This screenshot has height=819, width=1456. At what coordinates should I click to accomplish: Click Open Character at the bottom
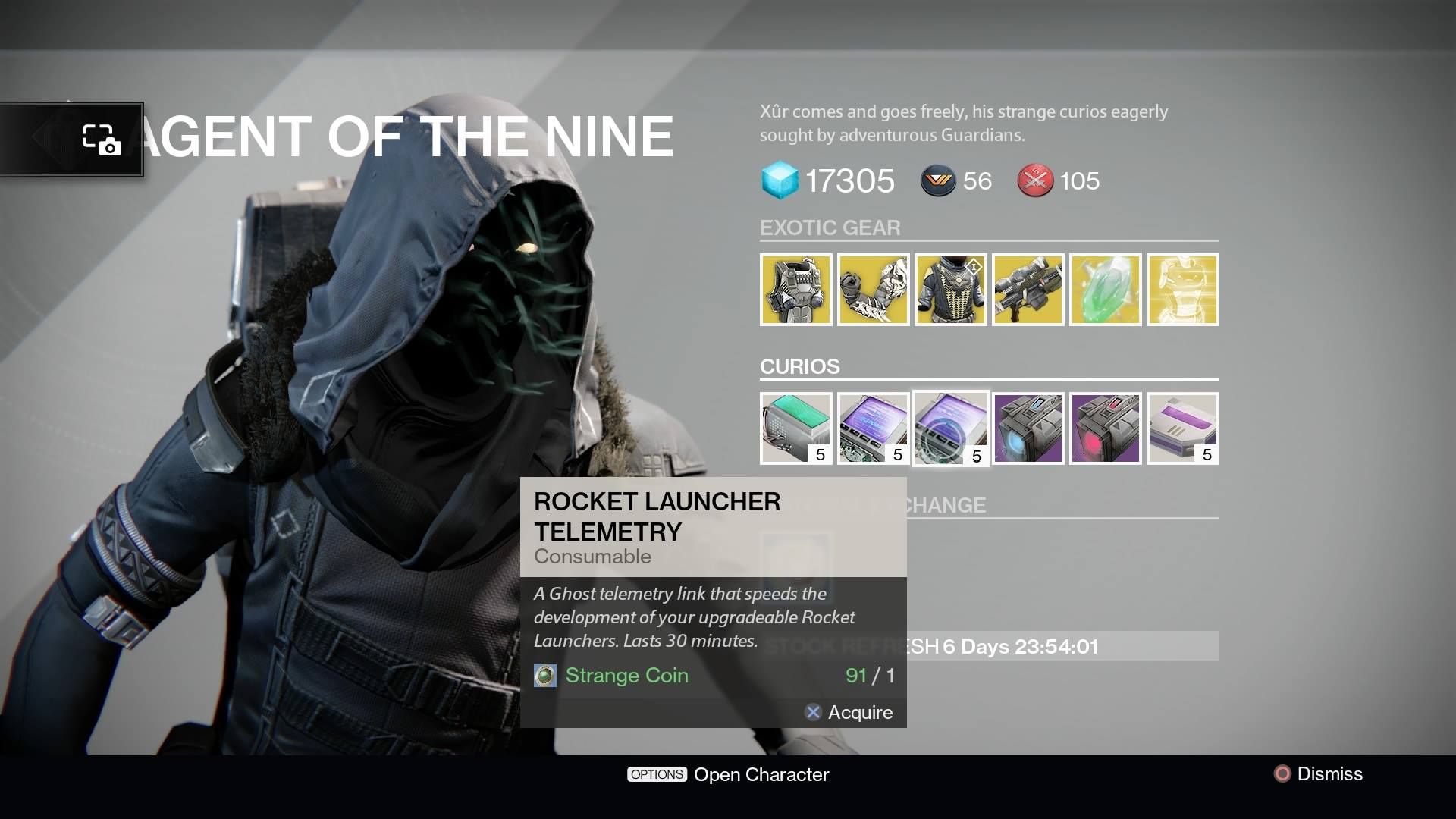click(761, 774)
